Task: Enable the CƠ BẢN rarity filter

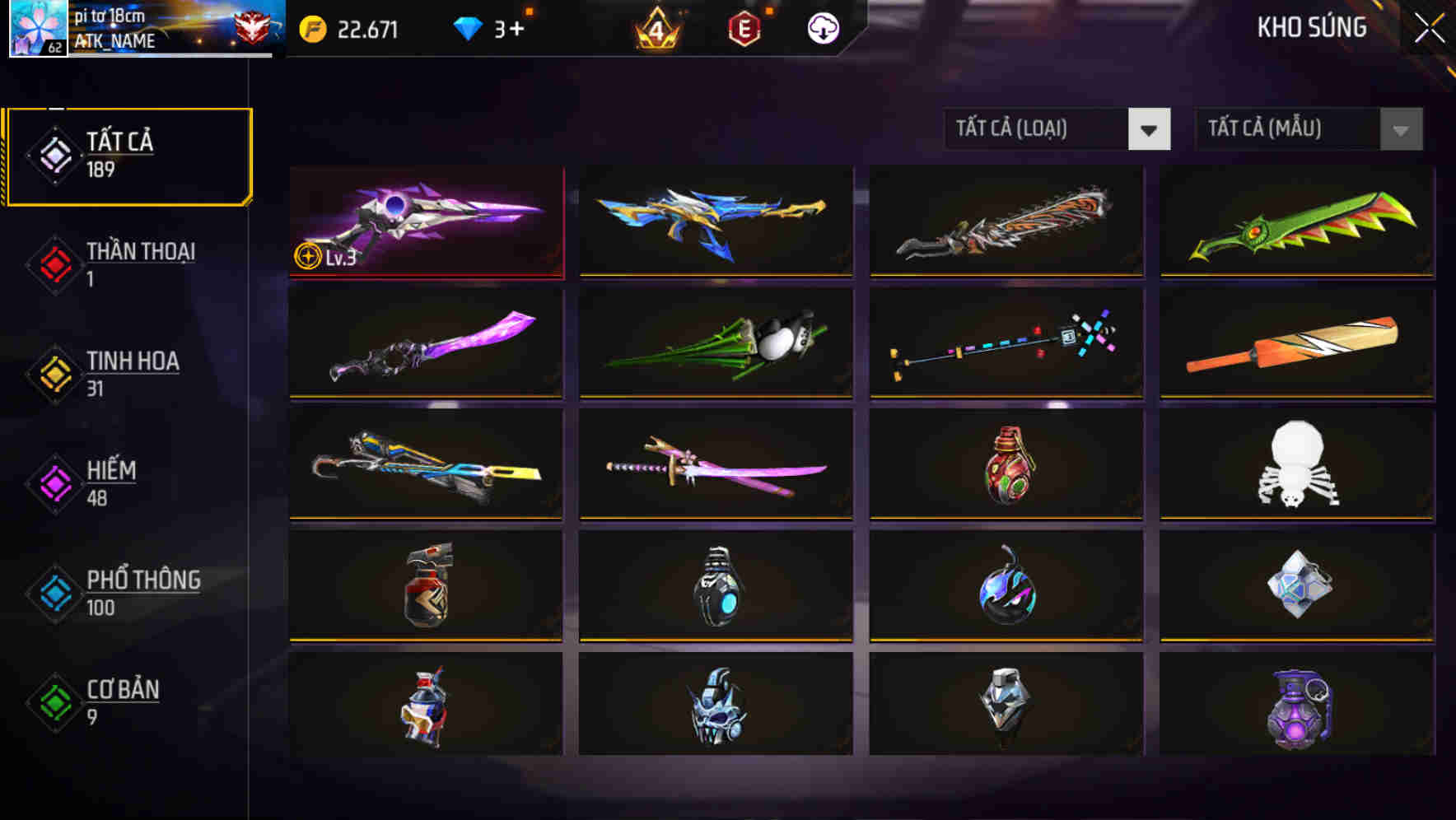Action: pyautogui.click(x=121, y=701)
